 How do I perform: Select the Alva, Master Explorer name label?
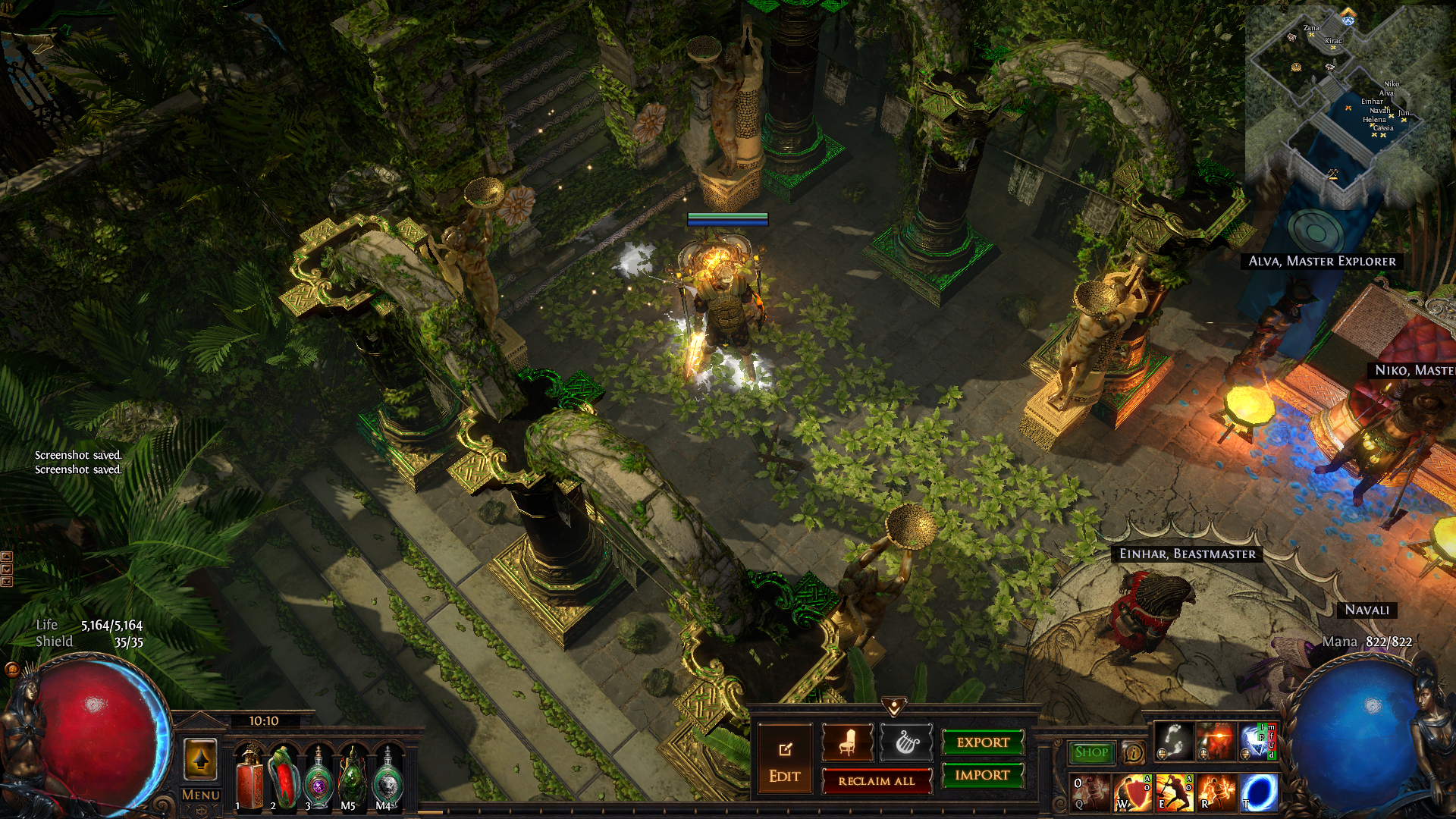tap(1322, 262)
